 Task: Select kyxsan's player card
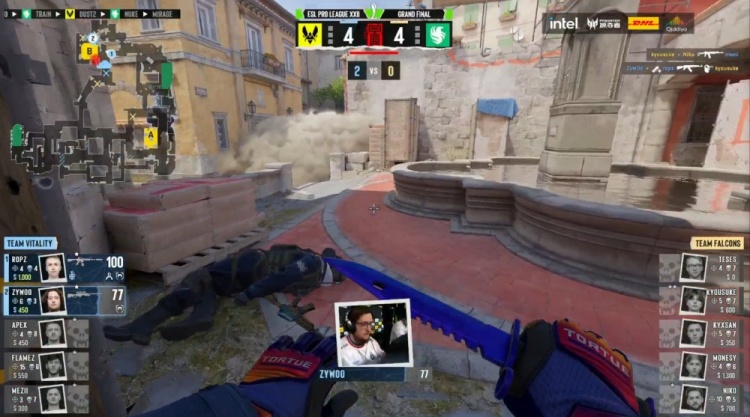point(700,333)
